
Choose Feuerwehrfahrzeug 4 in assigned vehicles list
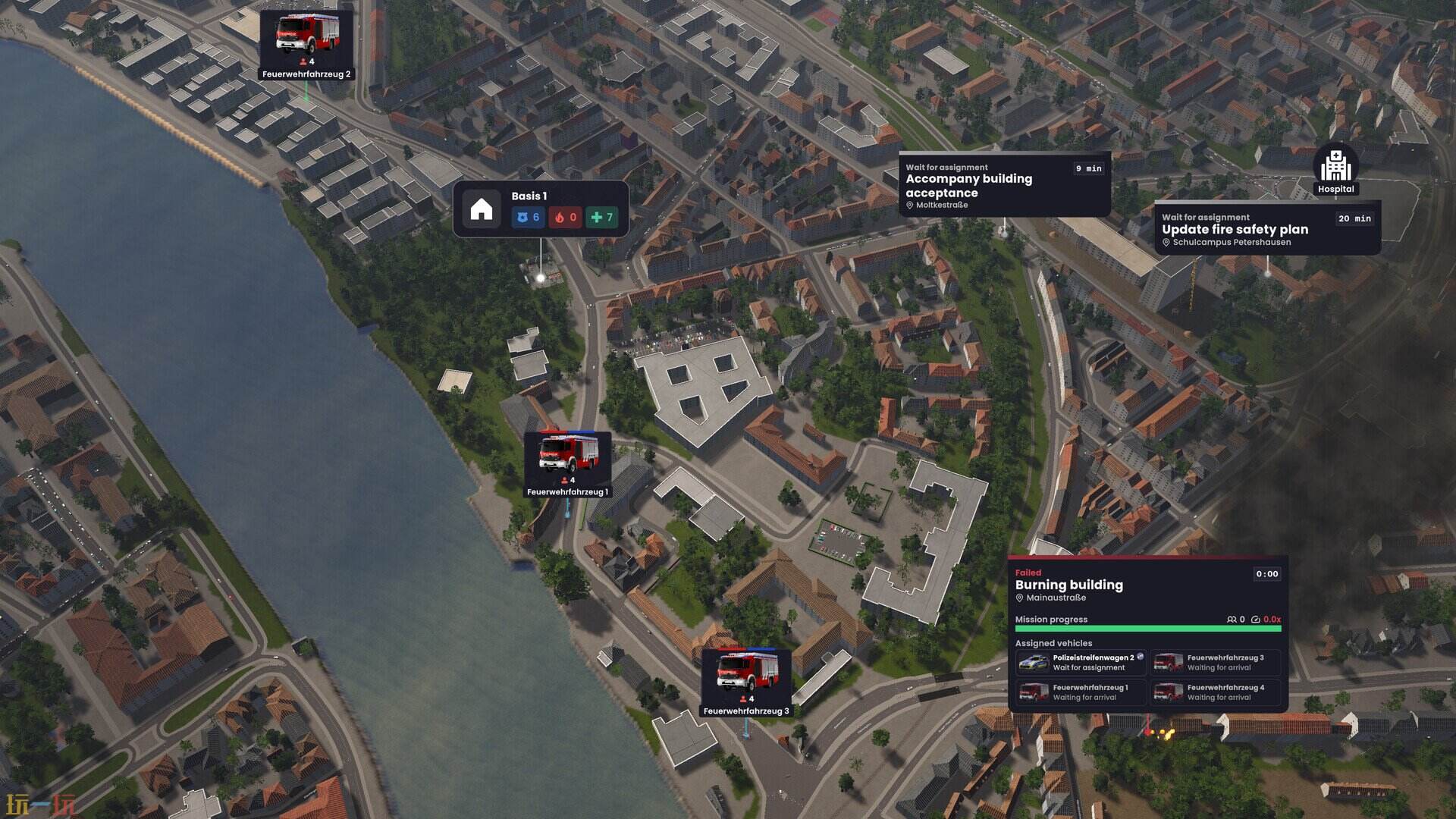coord(1215,692)
